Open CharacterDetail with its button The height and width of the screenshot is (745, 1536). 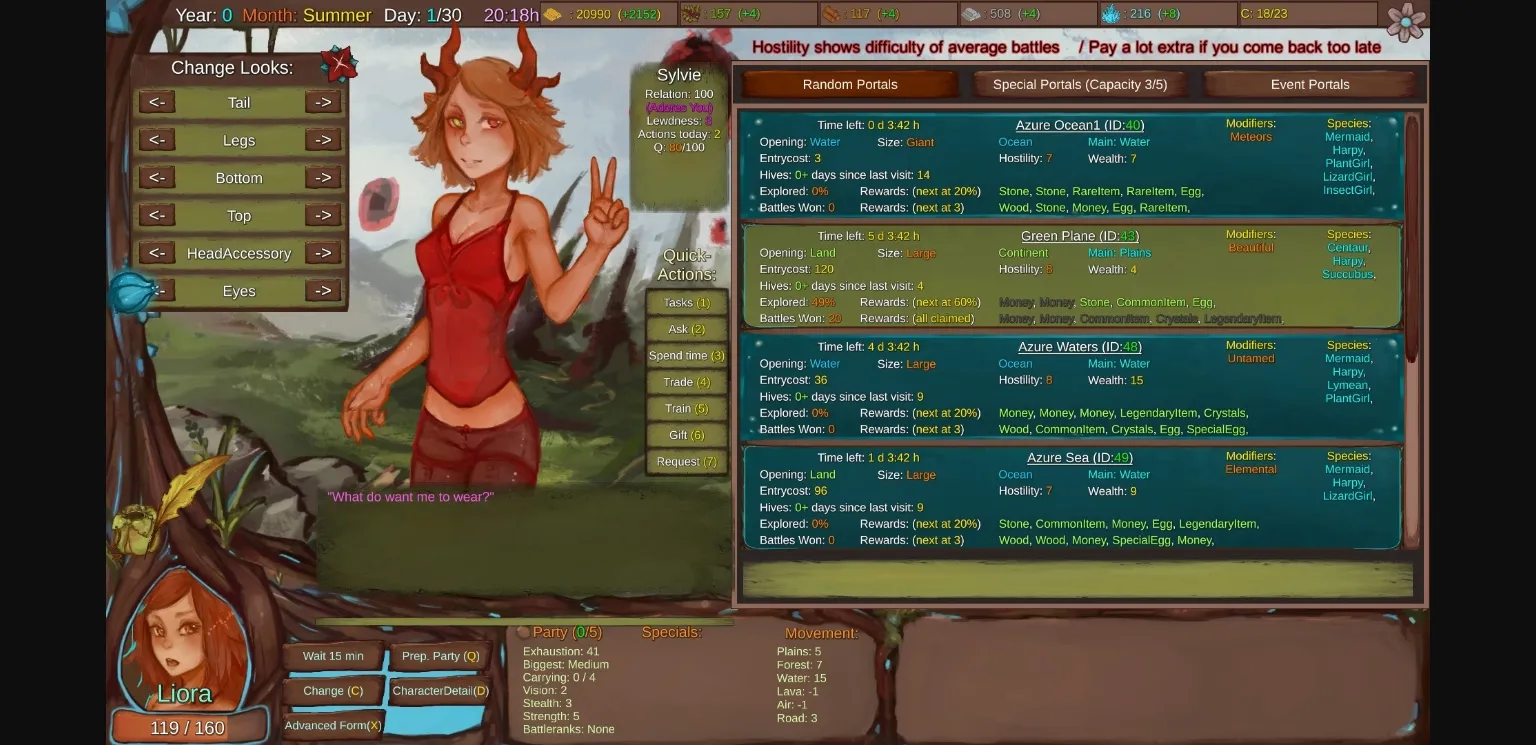[440, 690]
